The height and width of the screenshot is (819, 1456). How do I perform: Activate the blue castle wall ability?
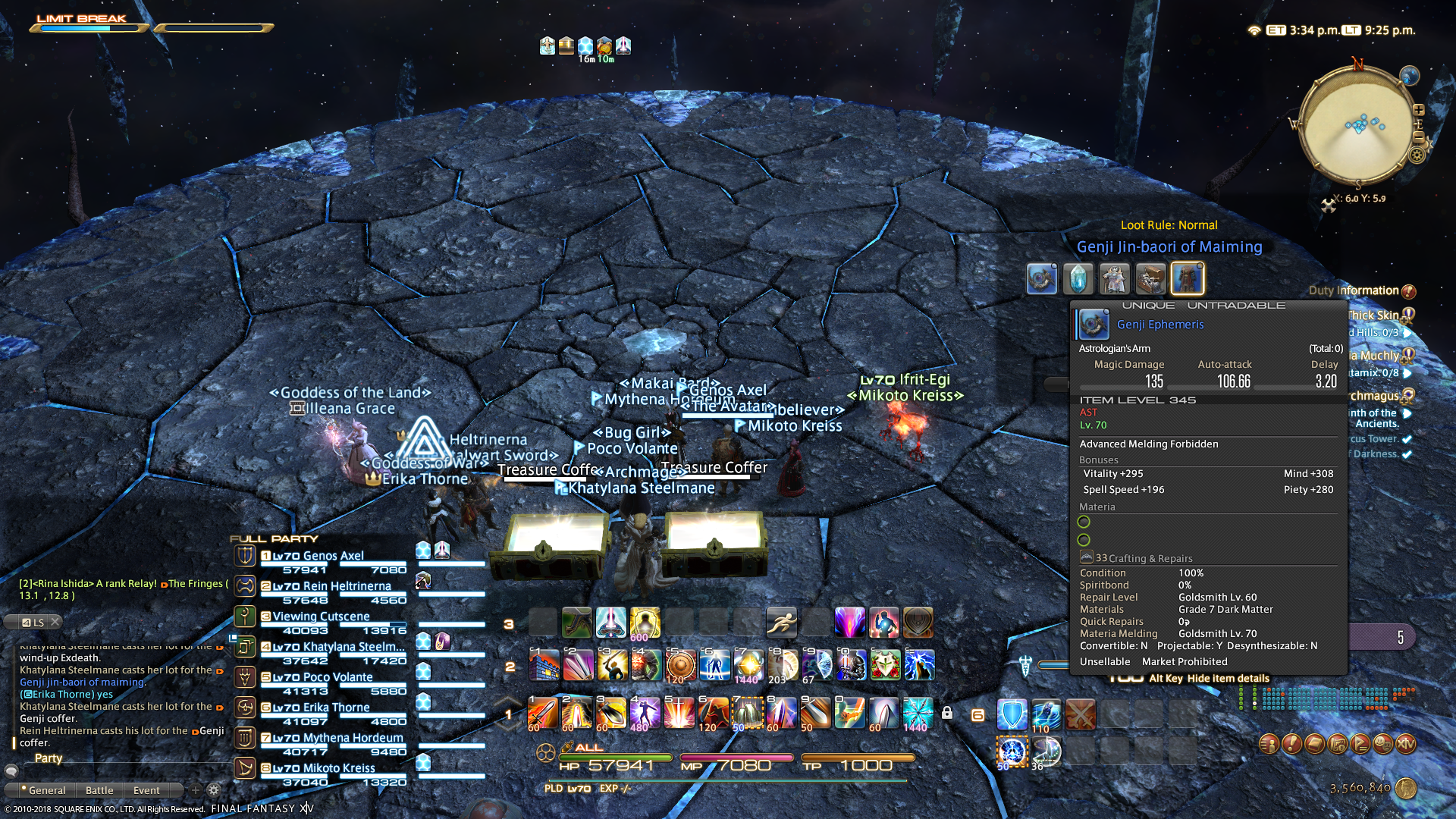point(543,665)
